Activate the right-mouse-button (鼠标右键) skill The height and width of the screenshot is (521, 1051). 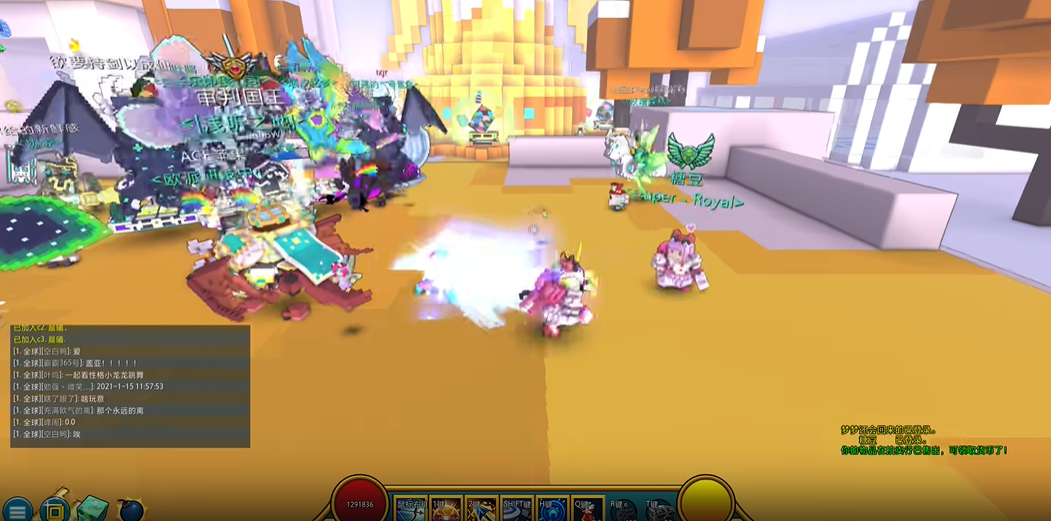[x=410, y=509]
